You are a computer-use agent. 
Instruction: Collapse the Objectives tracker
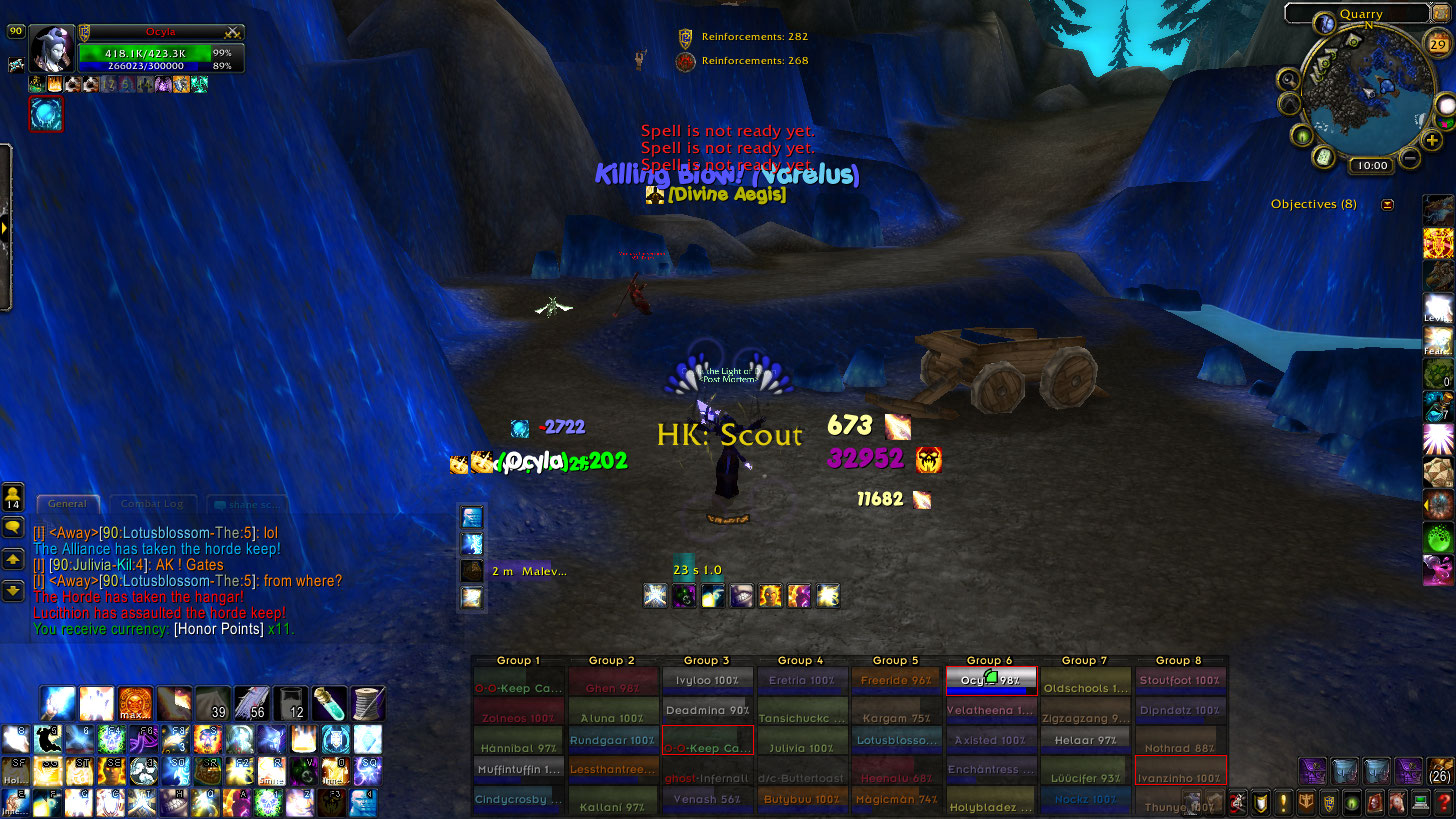point(1387,204)
